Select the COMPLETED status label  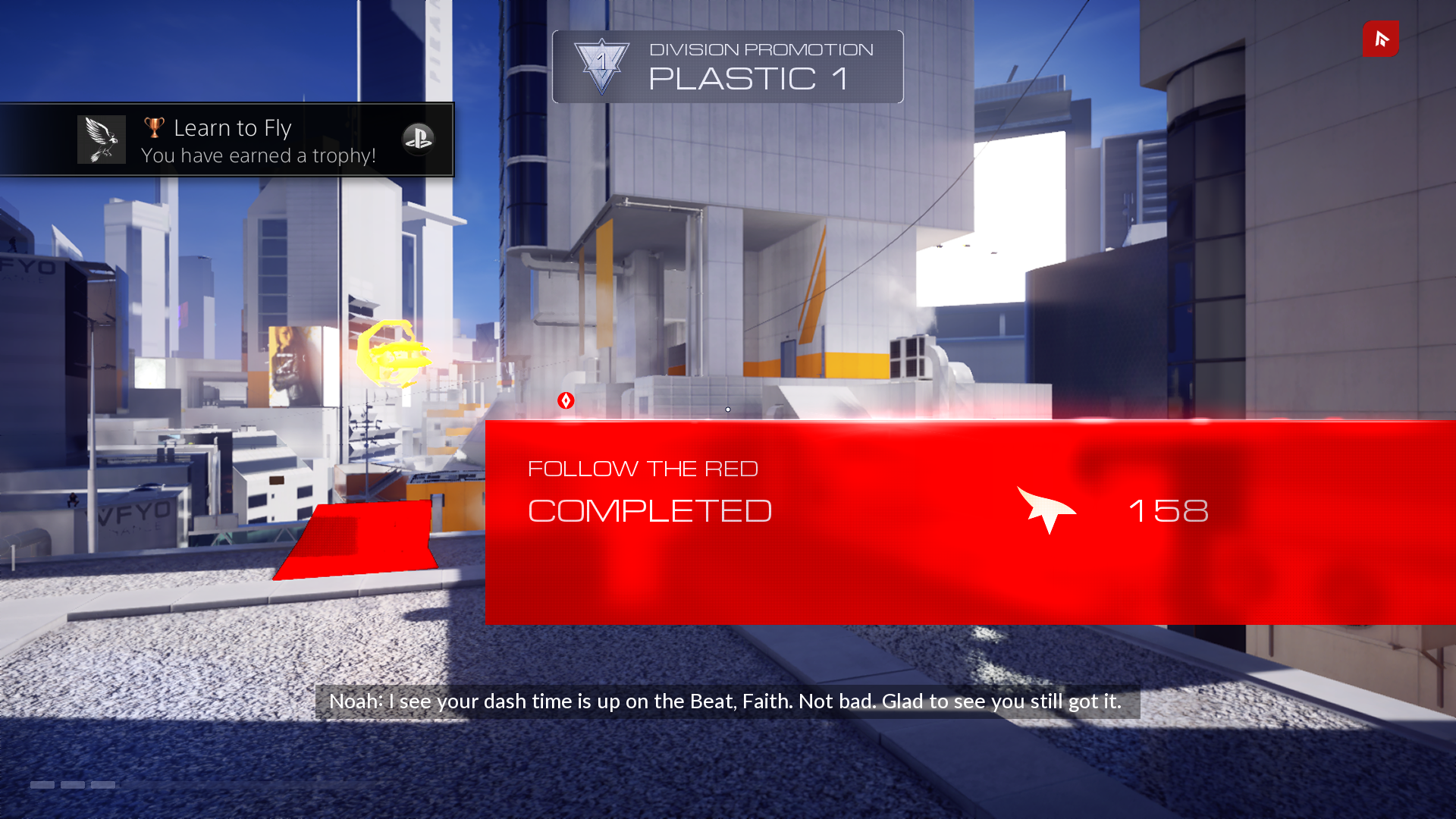[649, 510]
